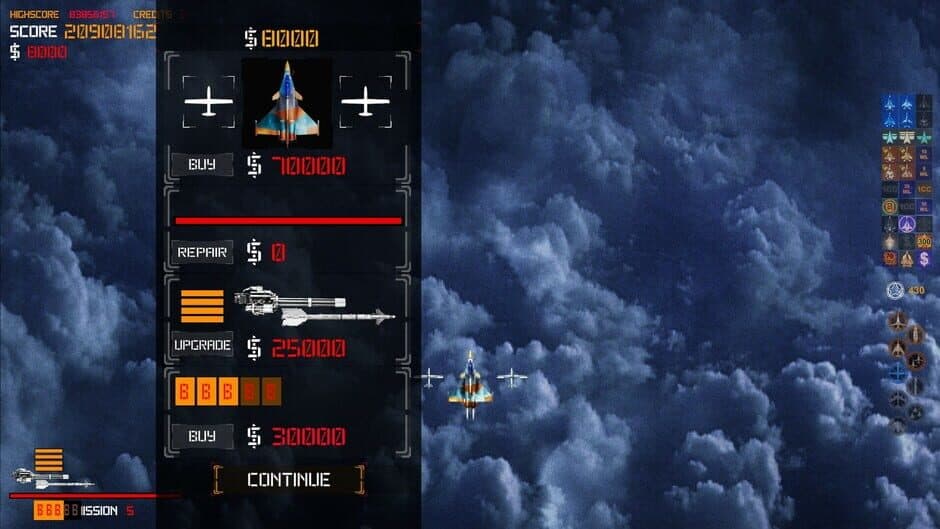Click the purple dollar sign achievement icon

[x=923, y=259]
